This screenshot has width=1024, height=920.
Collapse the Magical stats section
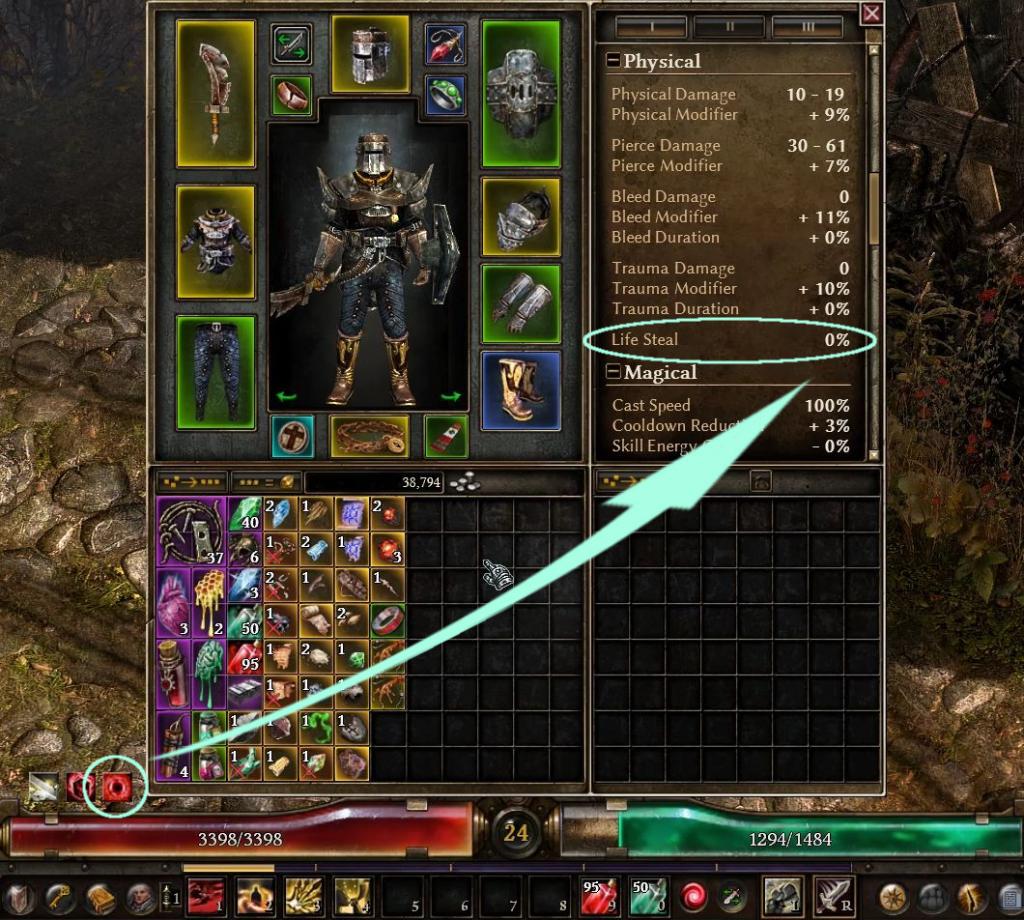tap(613, 373)
